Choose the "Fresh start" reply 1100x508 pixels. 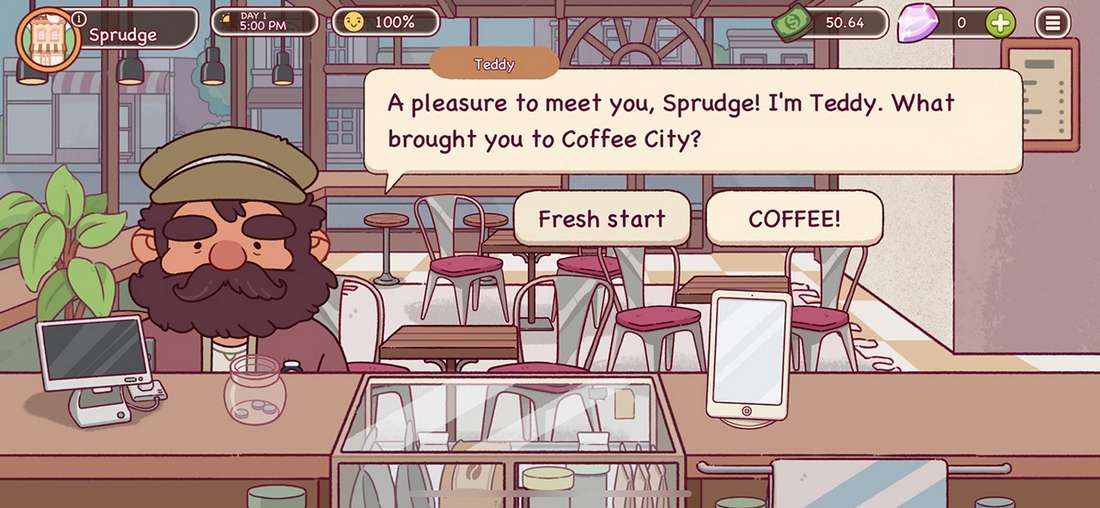[x=601, y=219]
